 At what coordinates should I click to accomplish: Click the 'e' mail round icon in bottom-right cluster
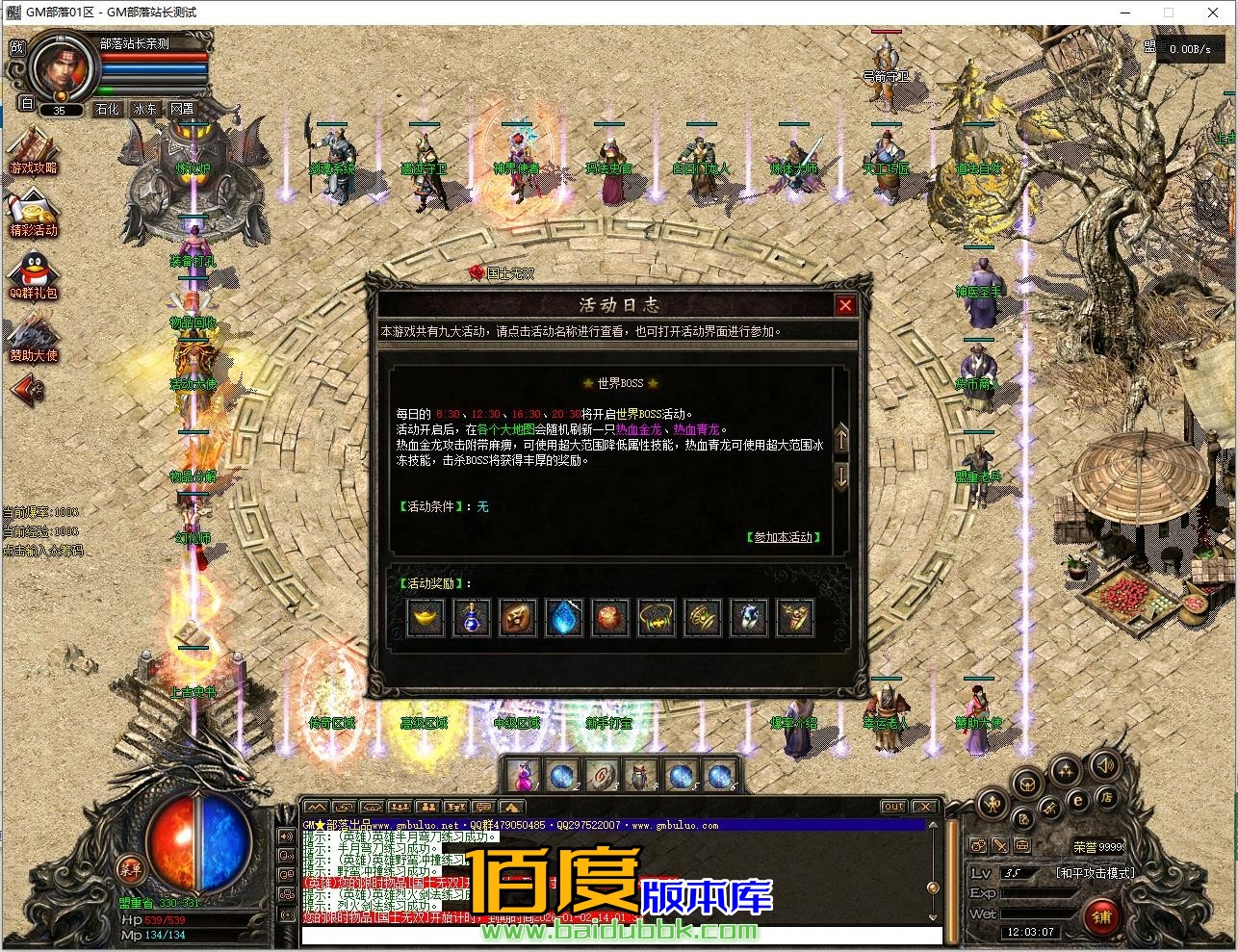point(1078,801)
